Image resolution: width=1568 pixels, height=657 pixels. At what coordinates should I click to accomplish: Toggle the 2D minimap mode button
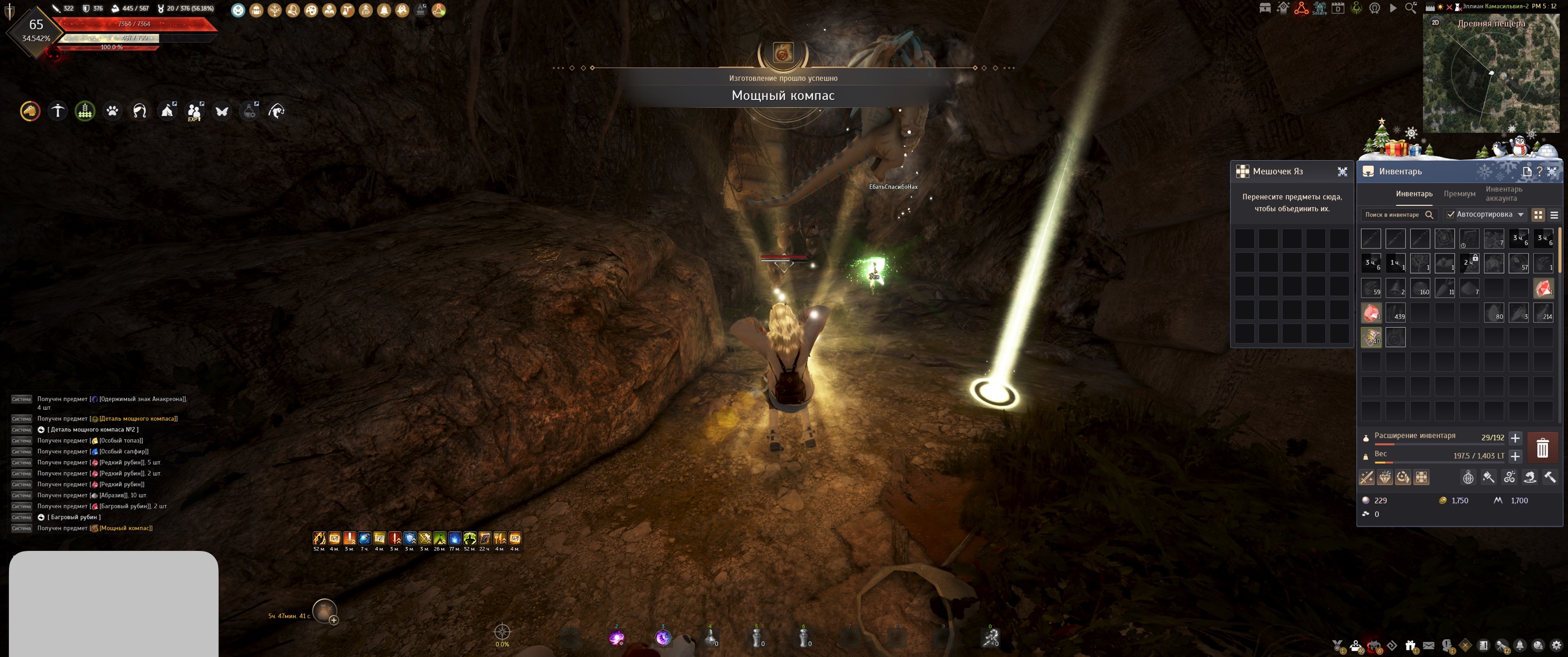coord(1435,22)
